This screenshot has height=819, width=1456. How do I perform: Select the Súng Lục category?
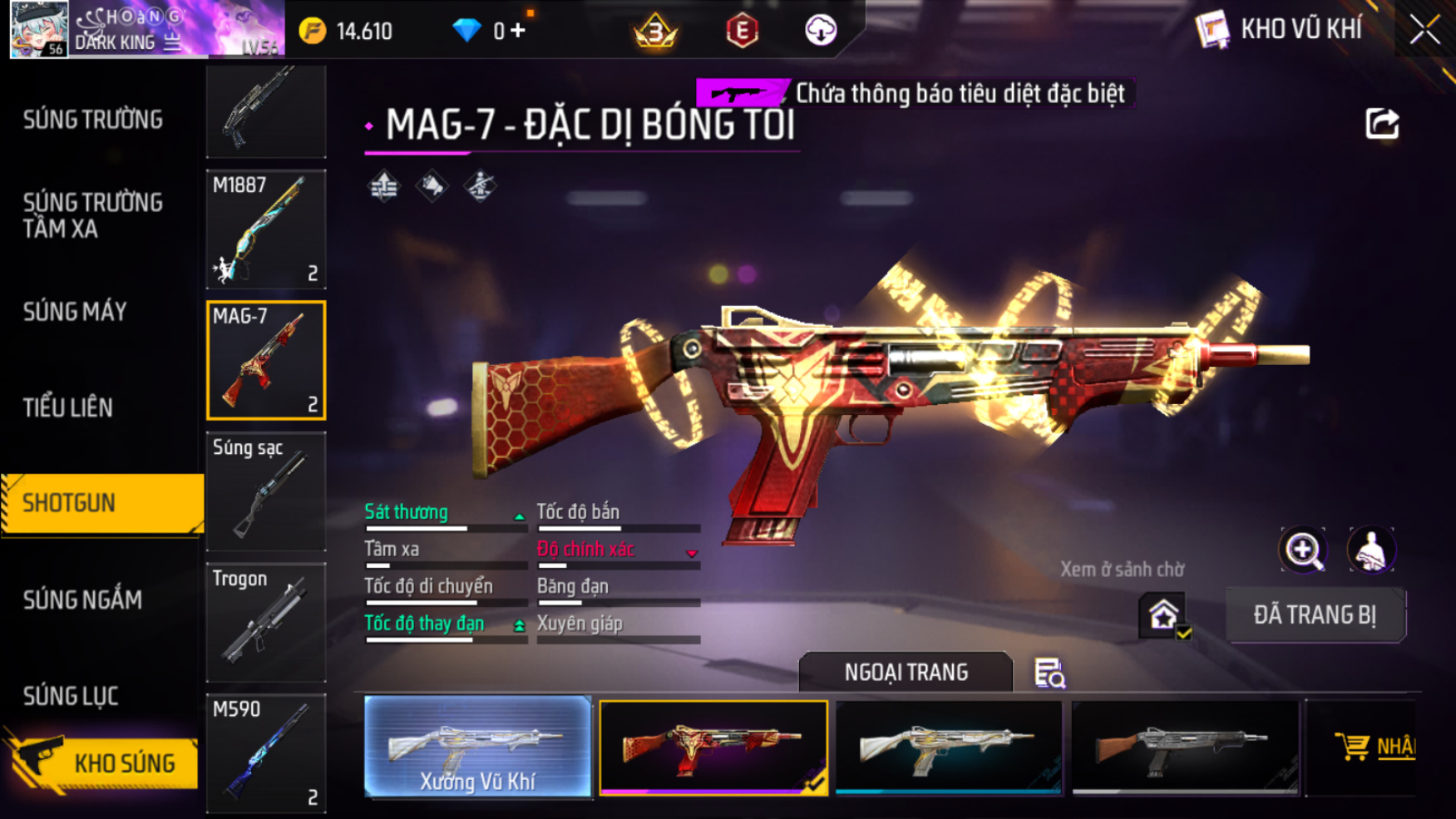[72, 695]
